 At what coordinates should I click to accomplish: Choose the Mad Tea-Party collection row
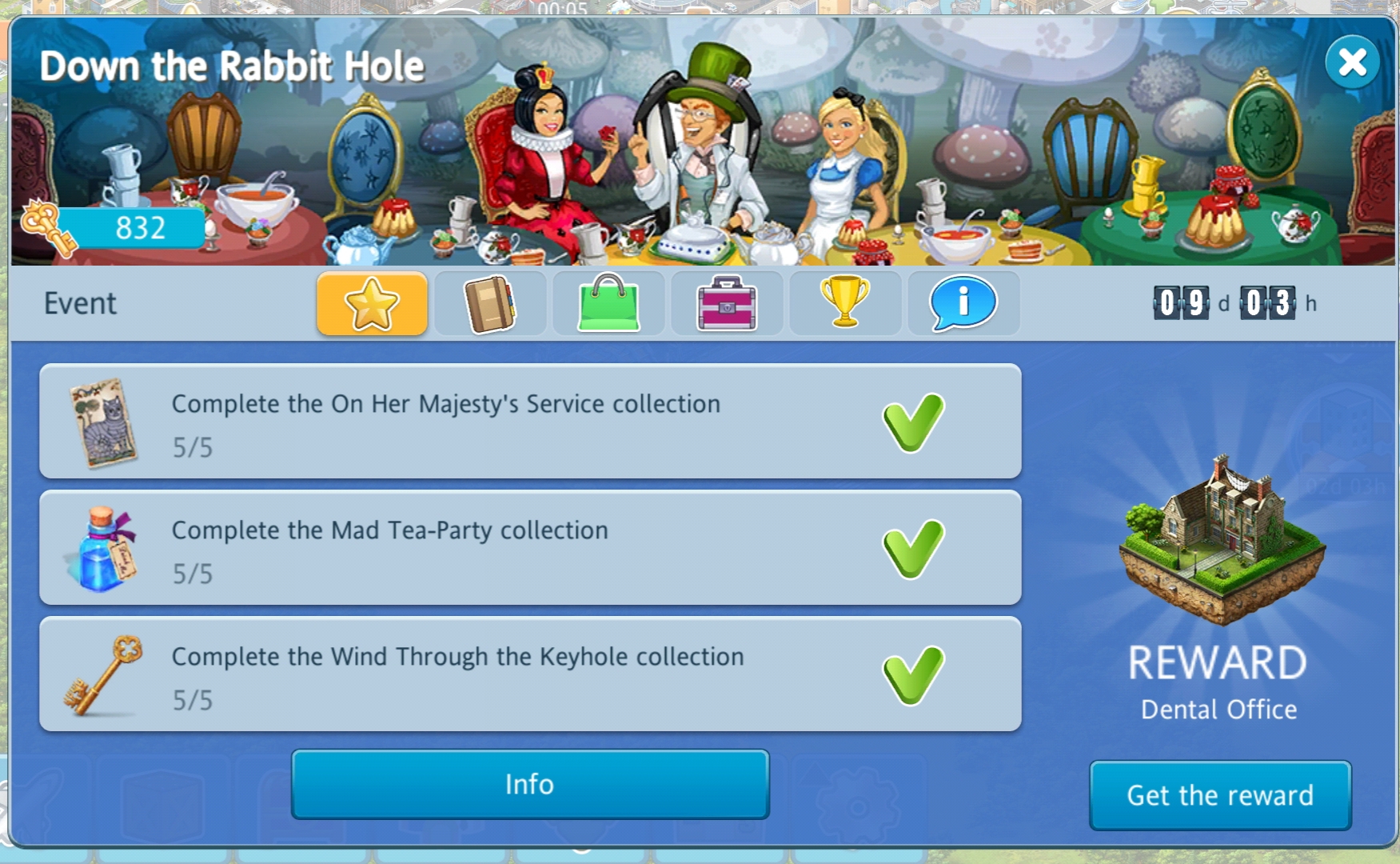coord(530,548)
